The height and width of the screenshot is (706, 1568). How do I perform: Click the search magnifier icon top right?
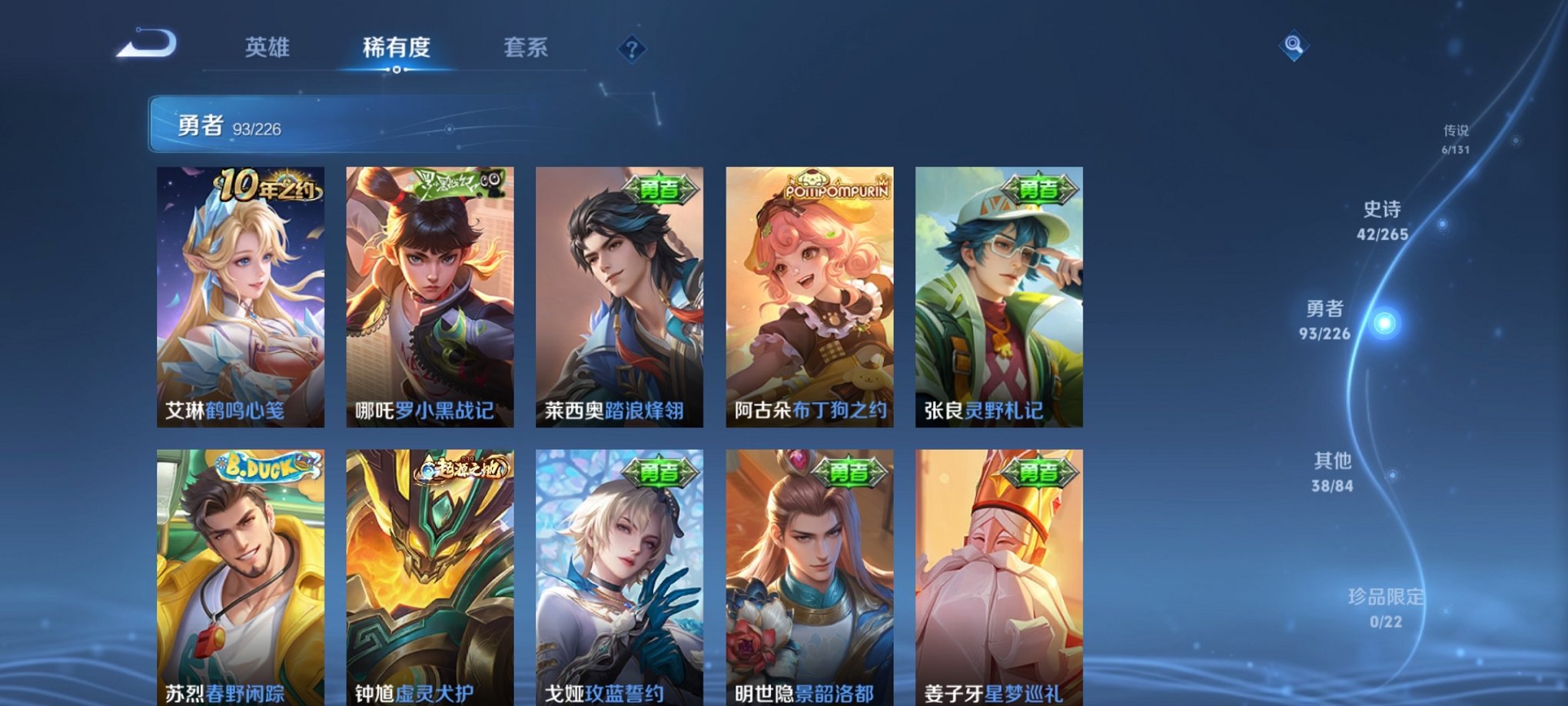tap(1294, 46)
